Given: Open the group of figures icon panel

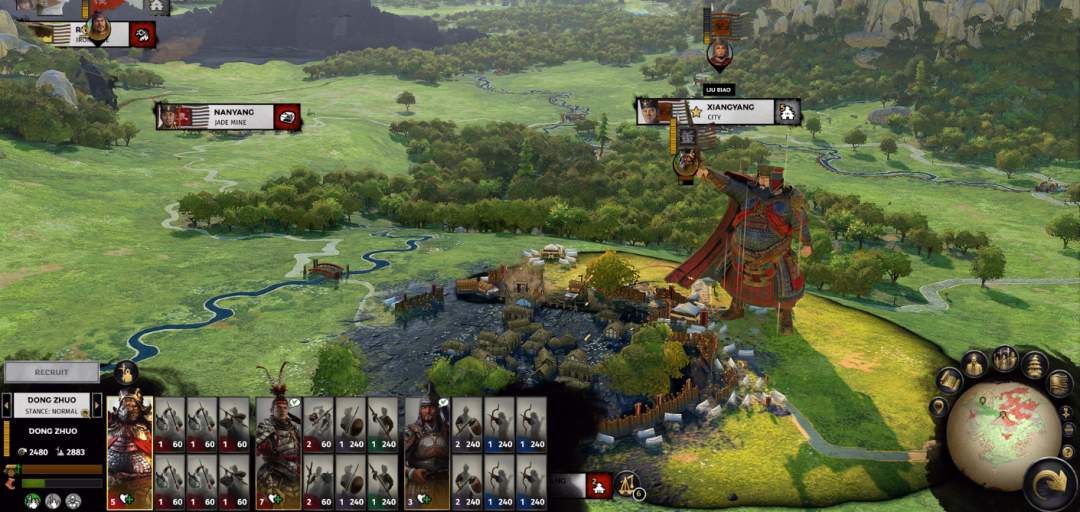Looking at the screenshot, I should pos(1005,358).
